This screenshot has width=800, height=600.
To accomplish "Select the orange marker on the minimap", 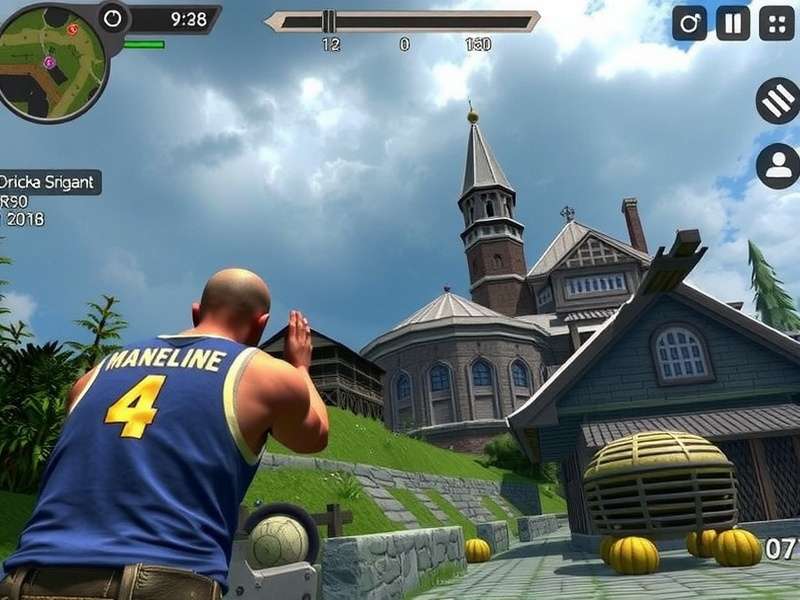I will [x=72, y=29].
